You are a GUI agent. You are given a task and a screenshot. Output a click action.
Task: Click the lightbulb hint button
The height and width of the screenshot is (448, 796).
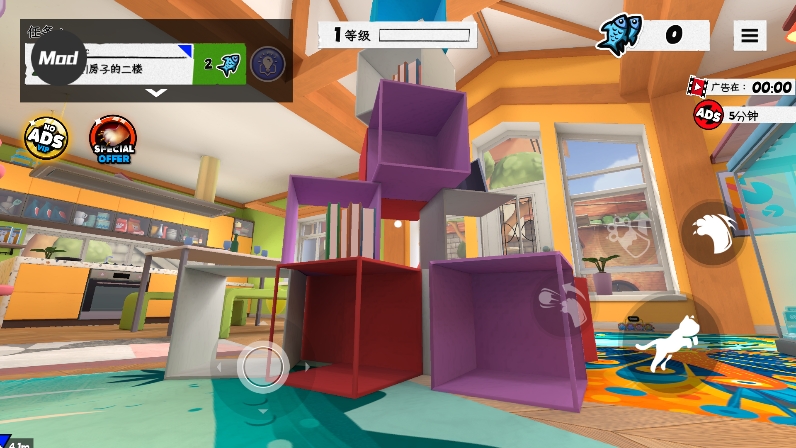pos(267,64)
